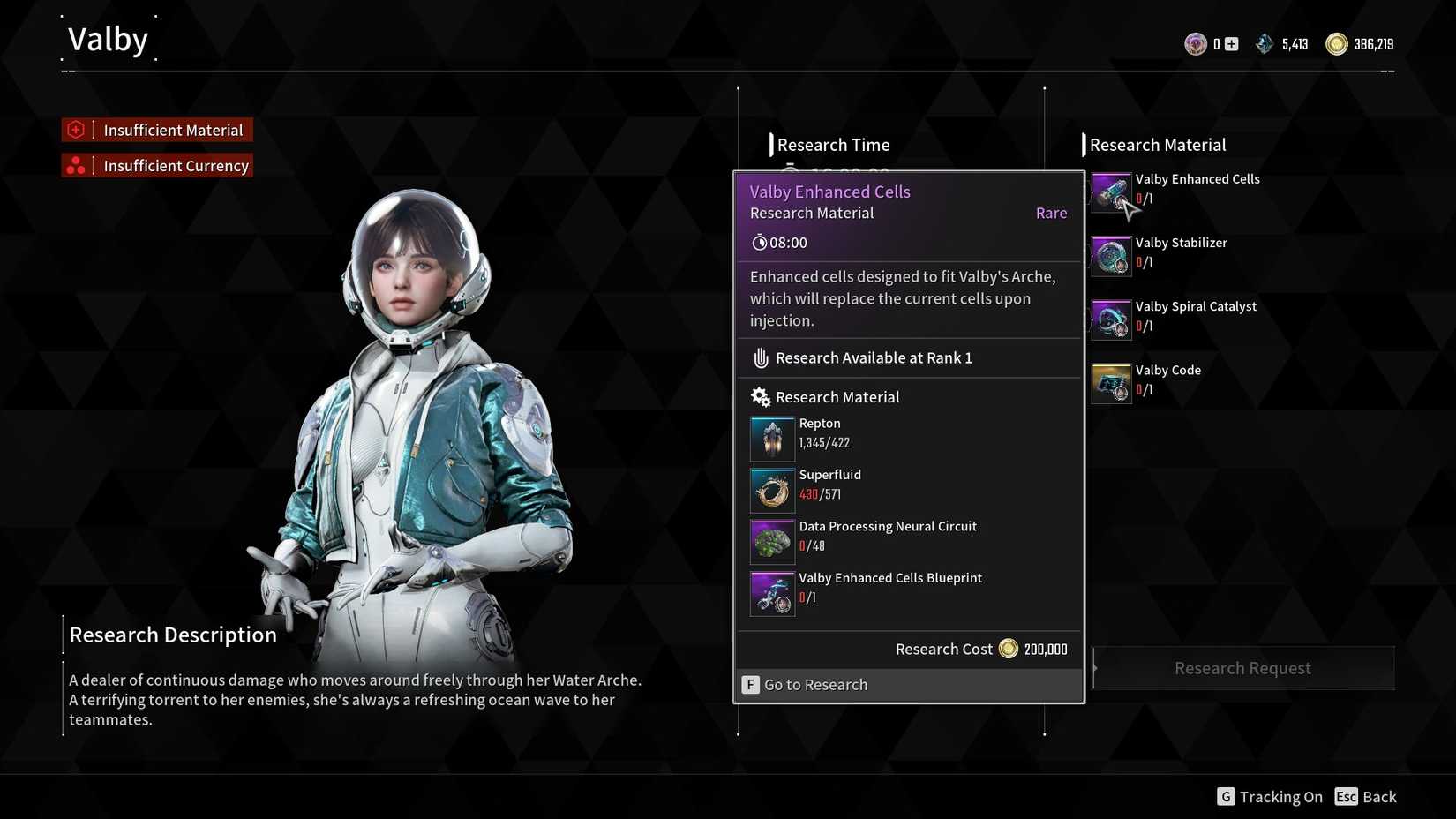Select the Research Description heading
Viewport: 1456px width, 819px height.
172,634
